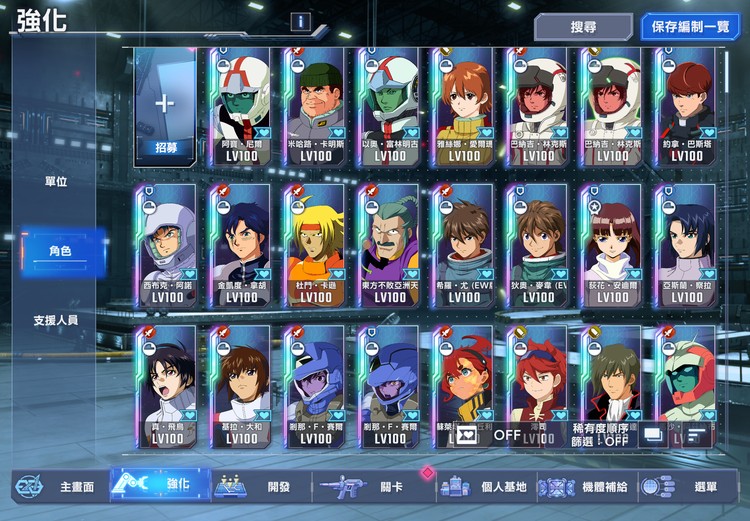Choose the 阿寶・尼爾 character card
The width and height of the screenshot is (750, 521).
pos(241,107)
